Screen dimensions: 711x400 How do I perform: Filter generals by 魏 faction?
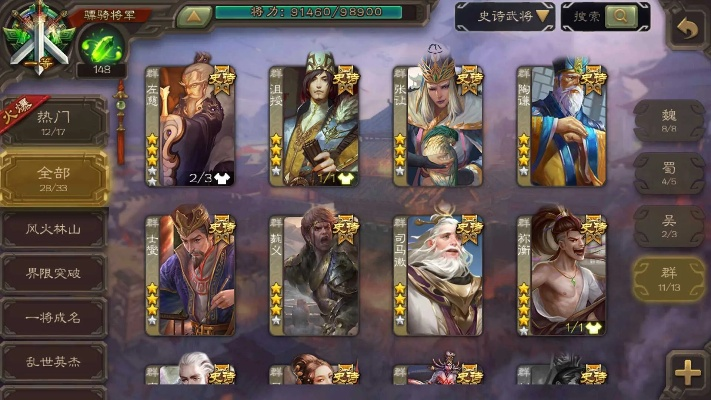[x=669, y=121]
